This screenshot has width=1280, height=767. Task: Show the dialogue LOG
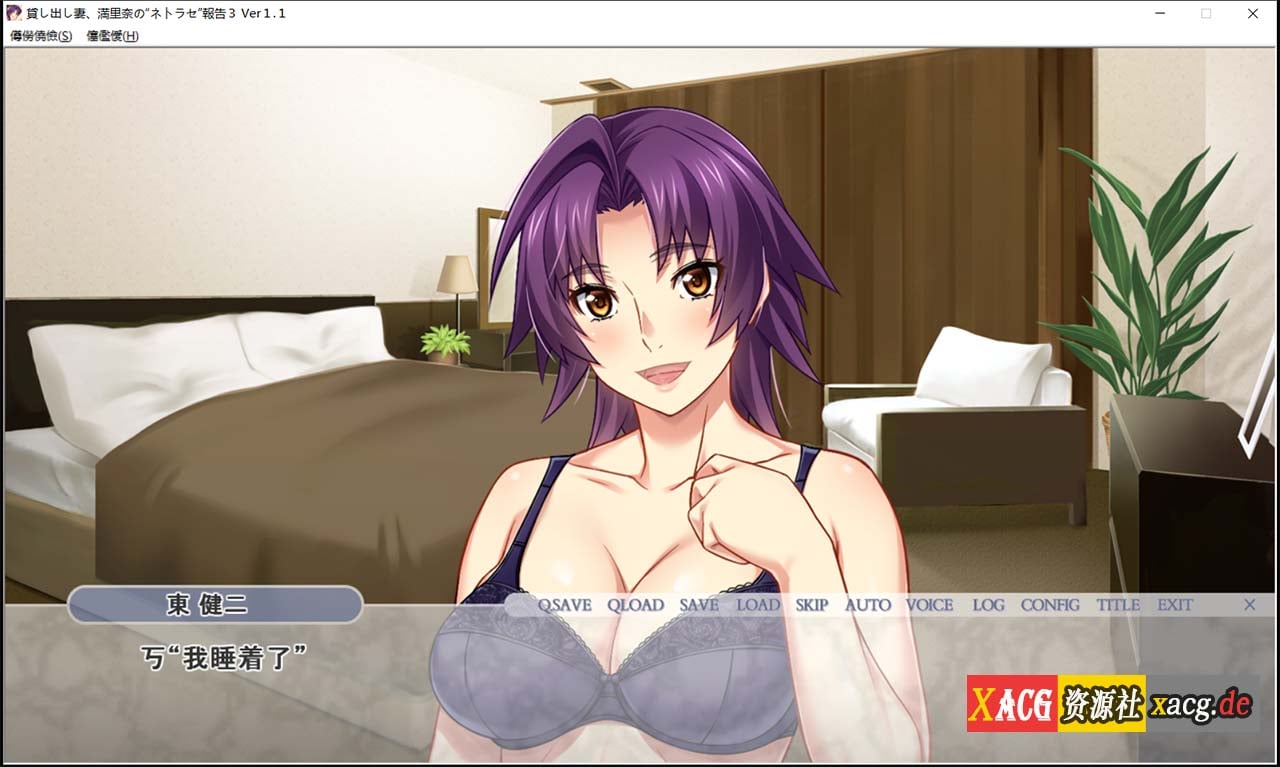(989, 605)
